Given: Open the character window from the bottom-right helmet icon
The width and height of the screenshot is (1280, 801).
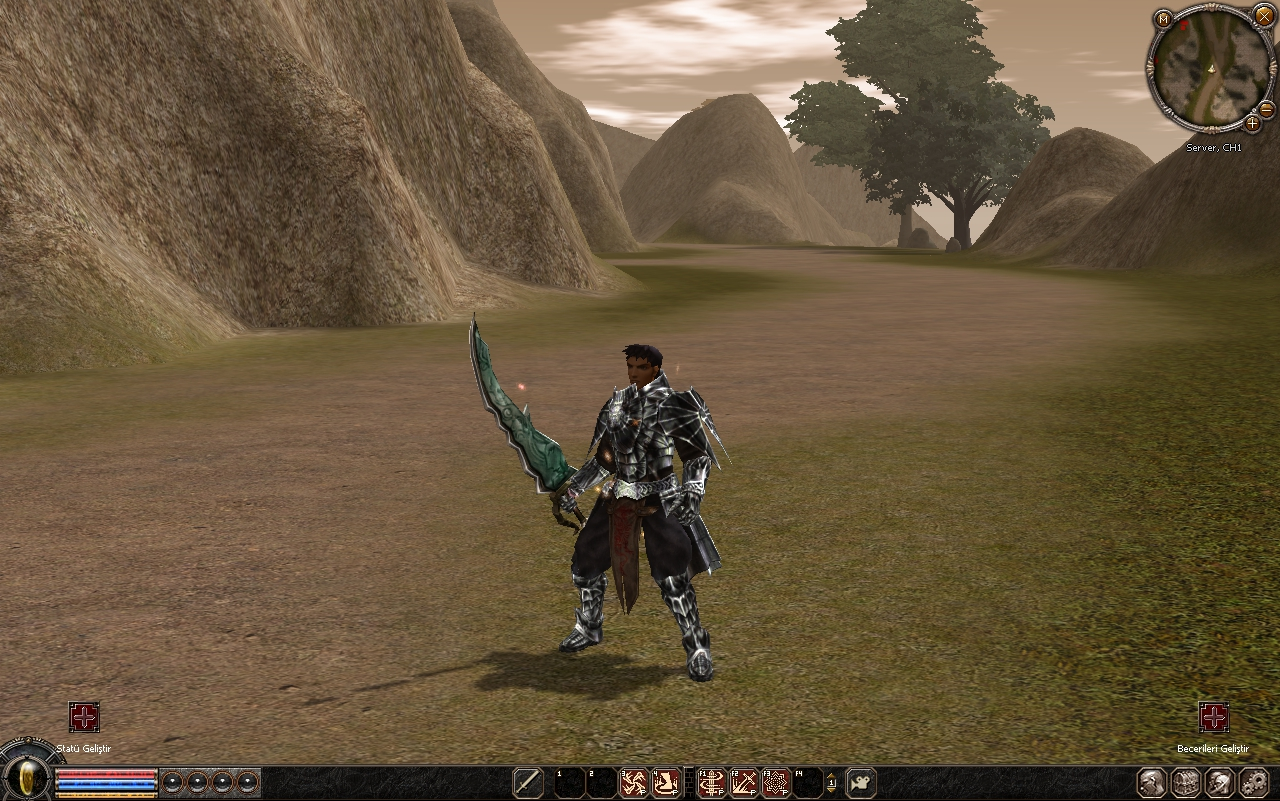Looking at the screenshot, I should [x=1152, y=782].
